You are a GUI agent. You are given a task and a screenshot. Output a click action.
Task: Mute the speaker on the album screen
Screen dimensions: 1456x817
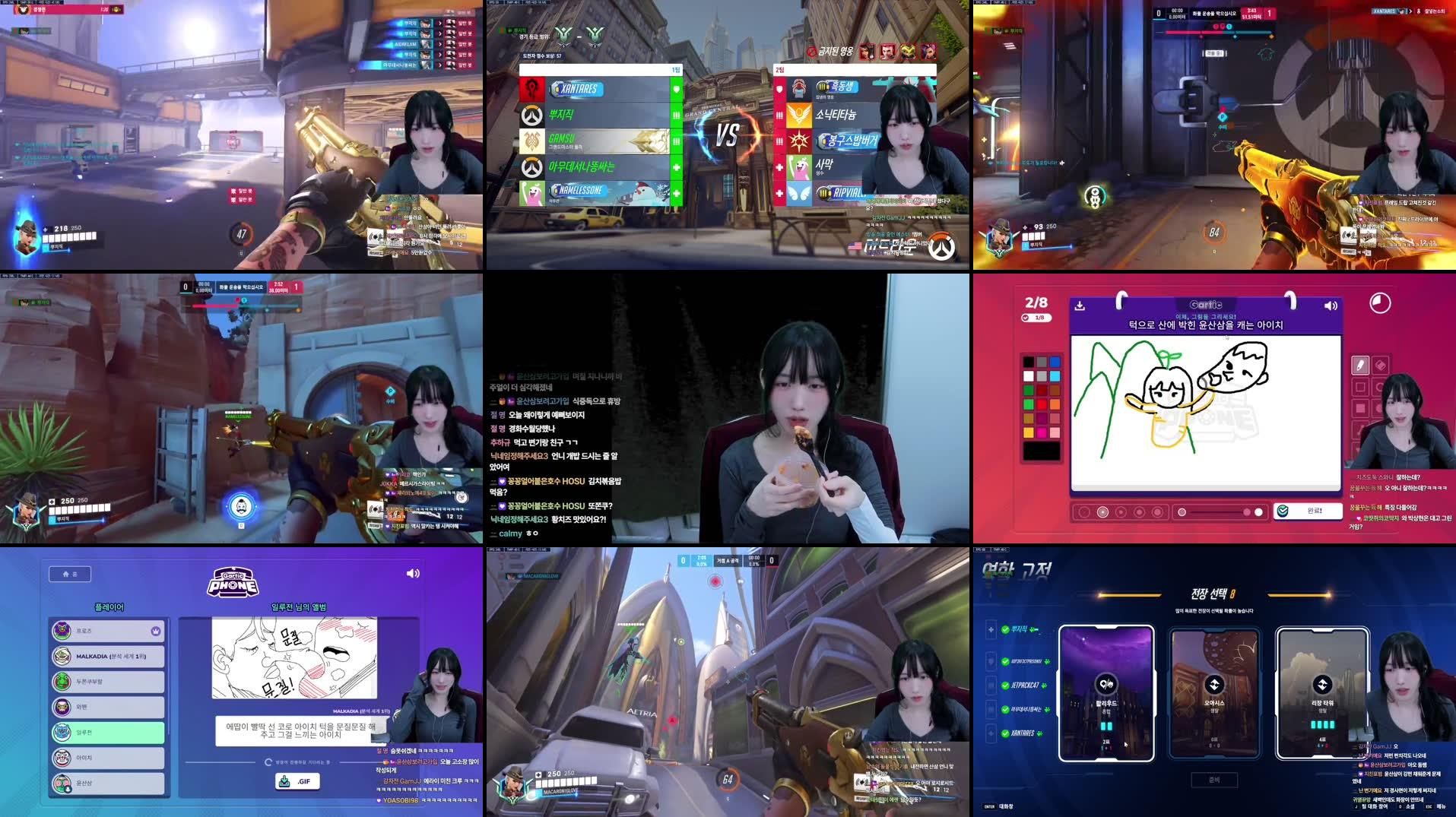pyautogui.click(x=414, y=573)
